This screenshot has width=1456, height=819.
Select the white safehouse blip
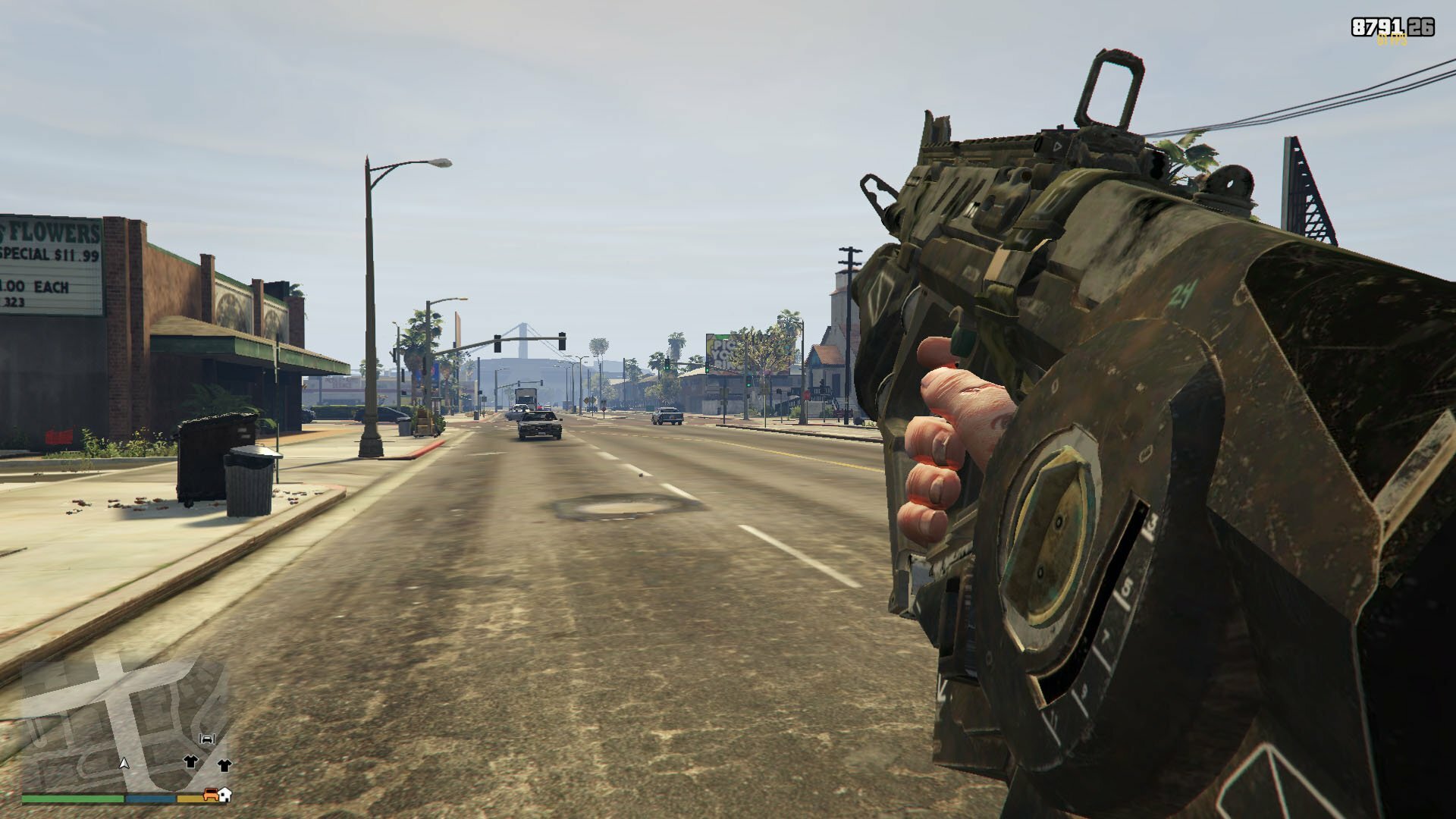click(224, 795)
